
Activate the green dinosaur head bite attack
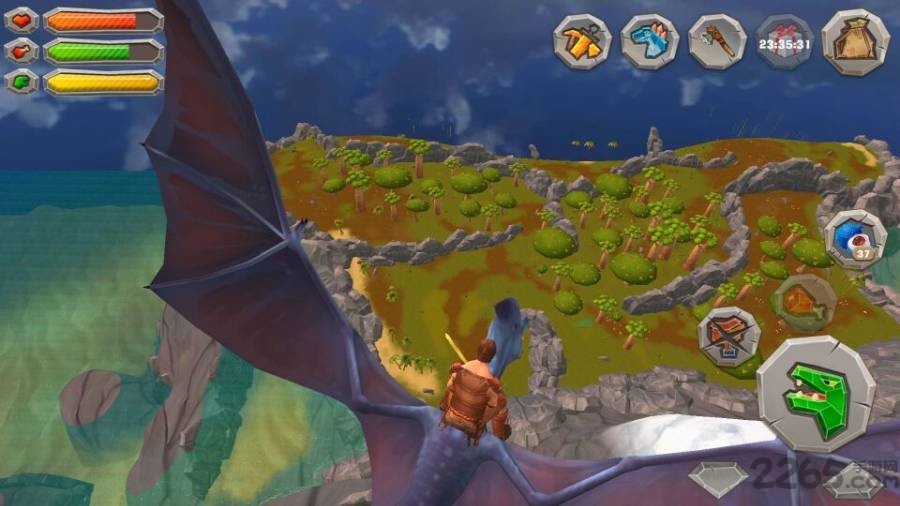pyautogui.click(x=815, y=394)
